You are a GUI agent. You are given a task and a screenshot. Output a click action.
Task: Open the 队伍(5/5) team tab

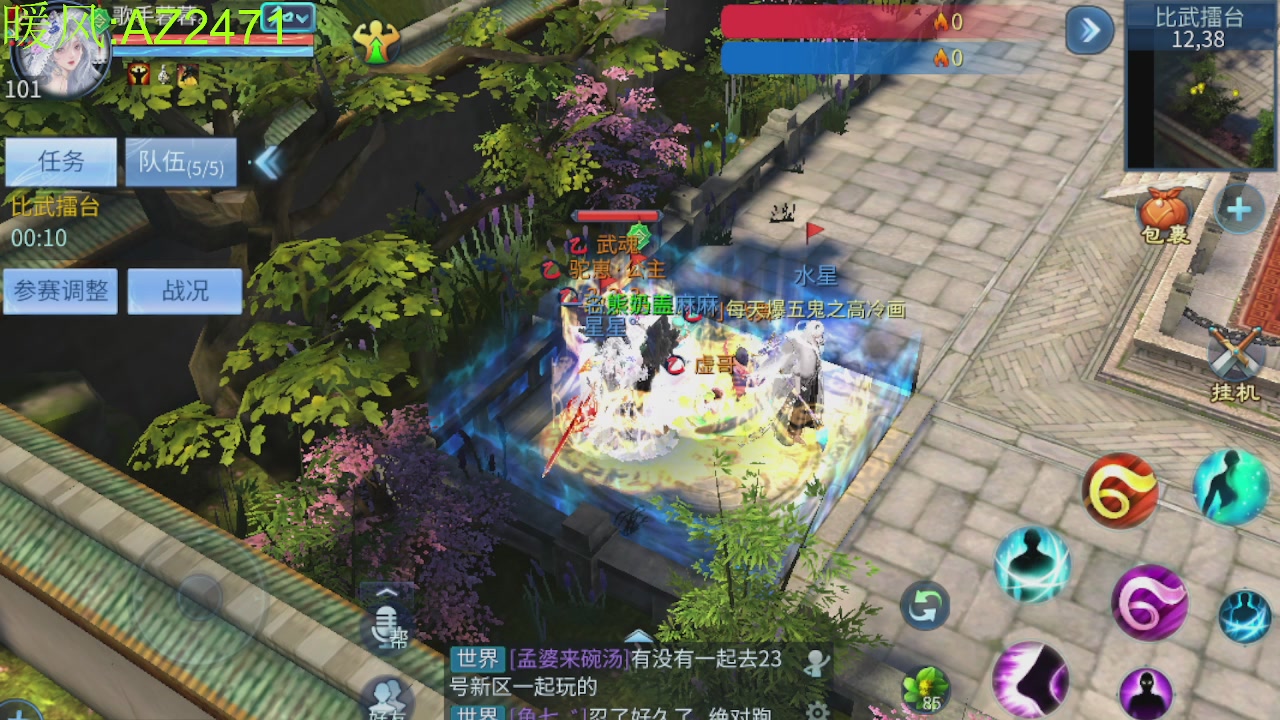point(180,162)
